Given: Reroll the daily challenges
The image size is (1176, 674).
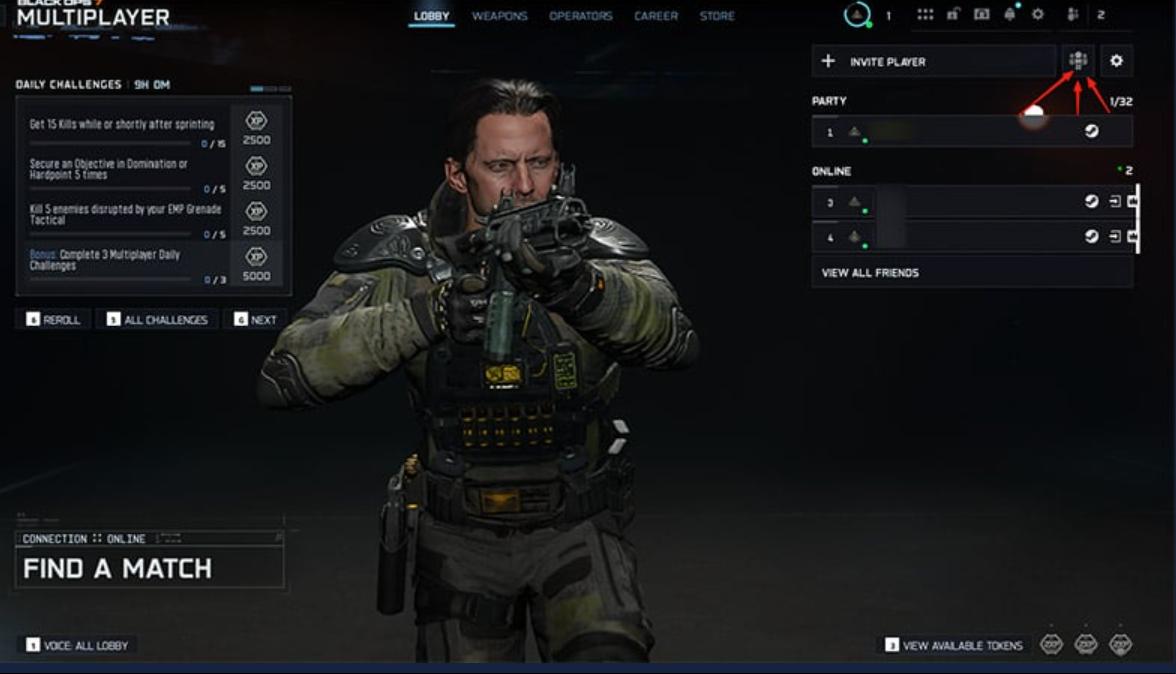Looking at the screenshot, I should click(53, 320).
